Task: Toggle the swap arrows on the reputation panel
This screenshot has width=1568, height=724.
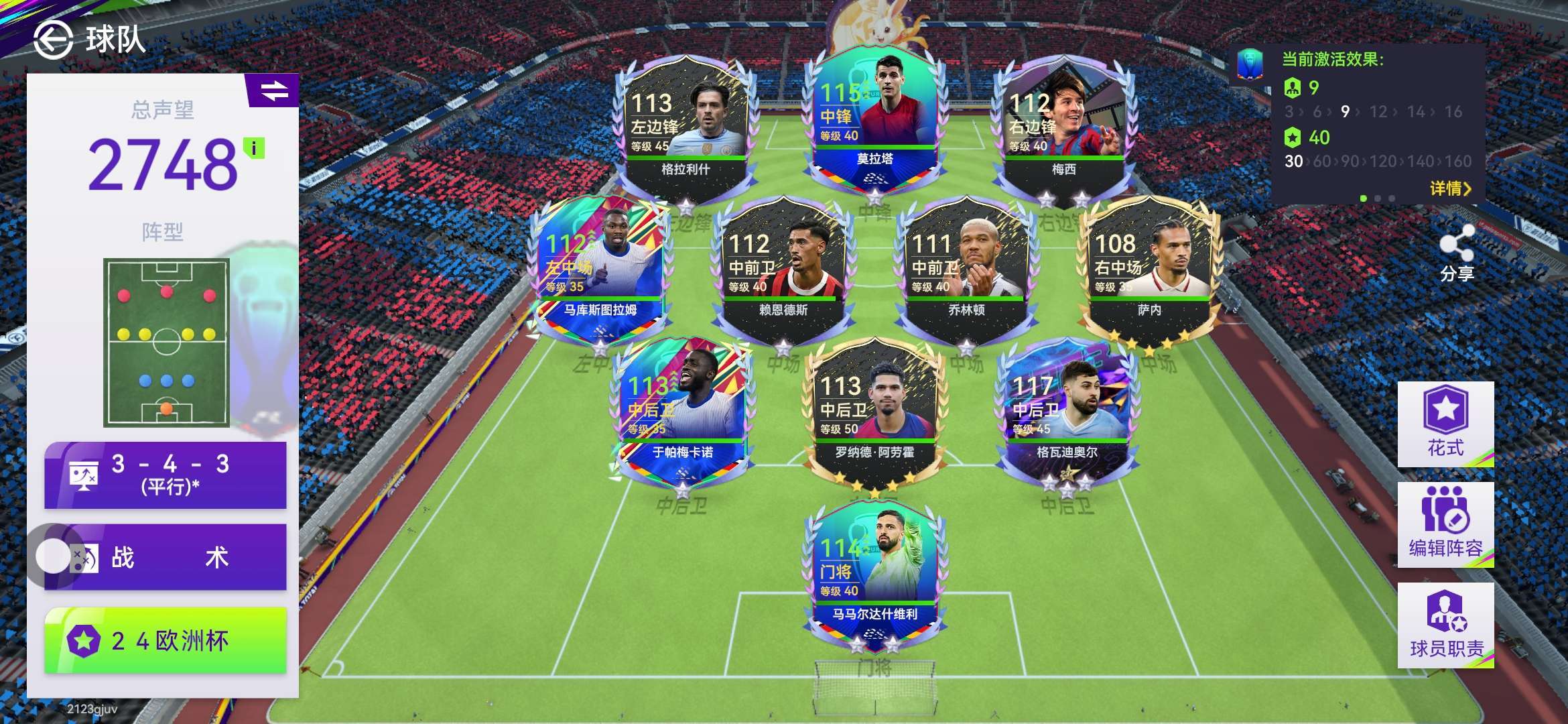Action: coord(273,90)
